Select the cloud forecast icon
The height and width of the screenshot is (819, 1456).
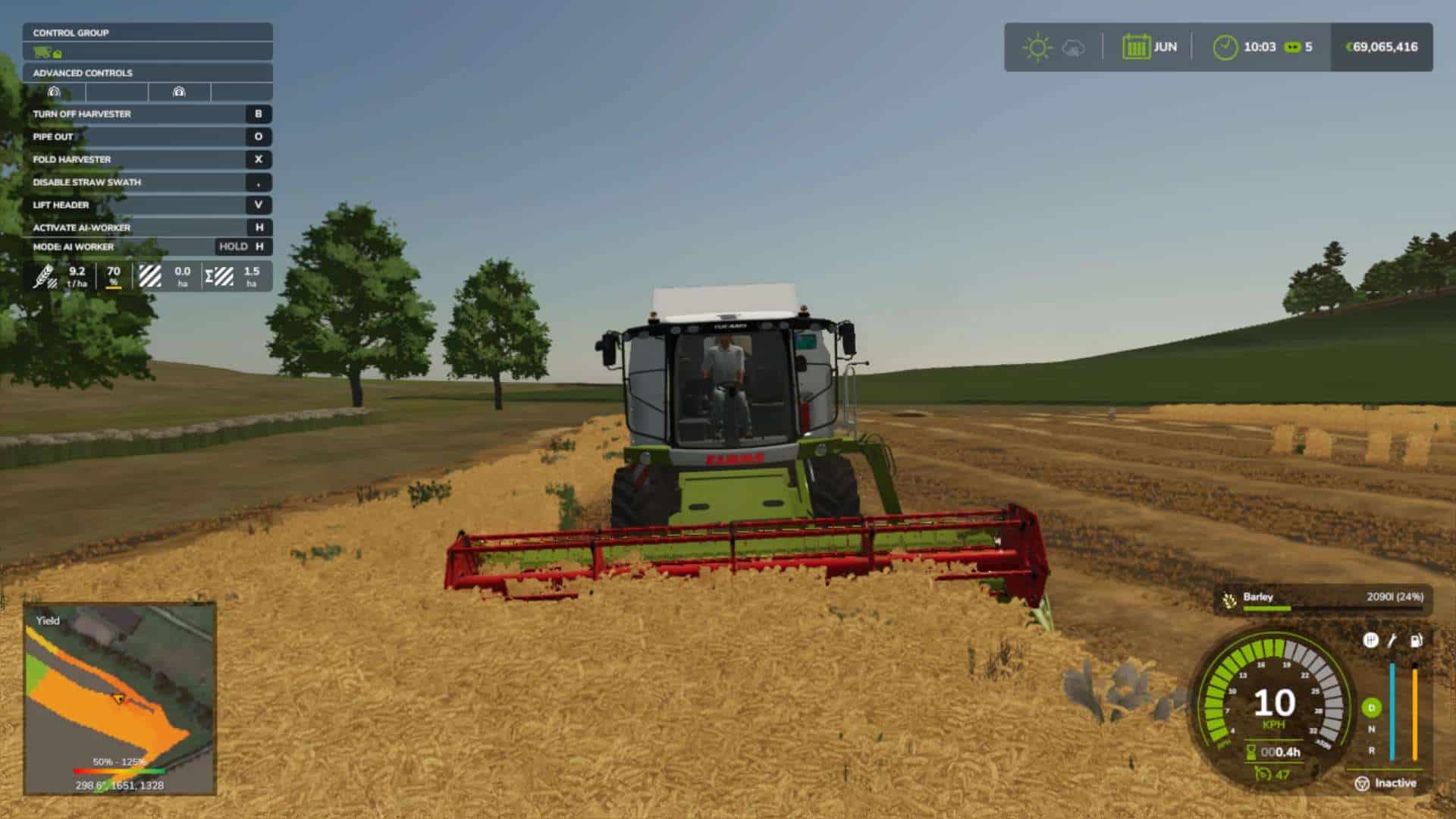pyautogui.click(x=1075, y=48)
